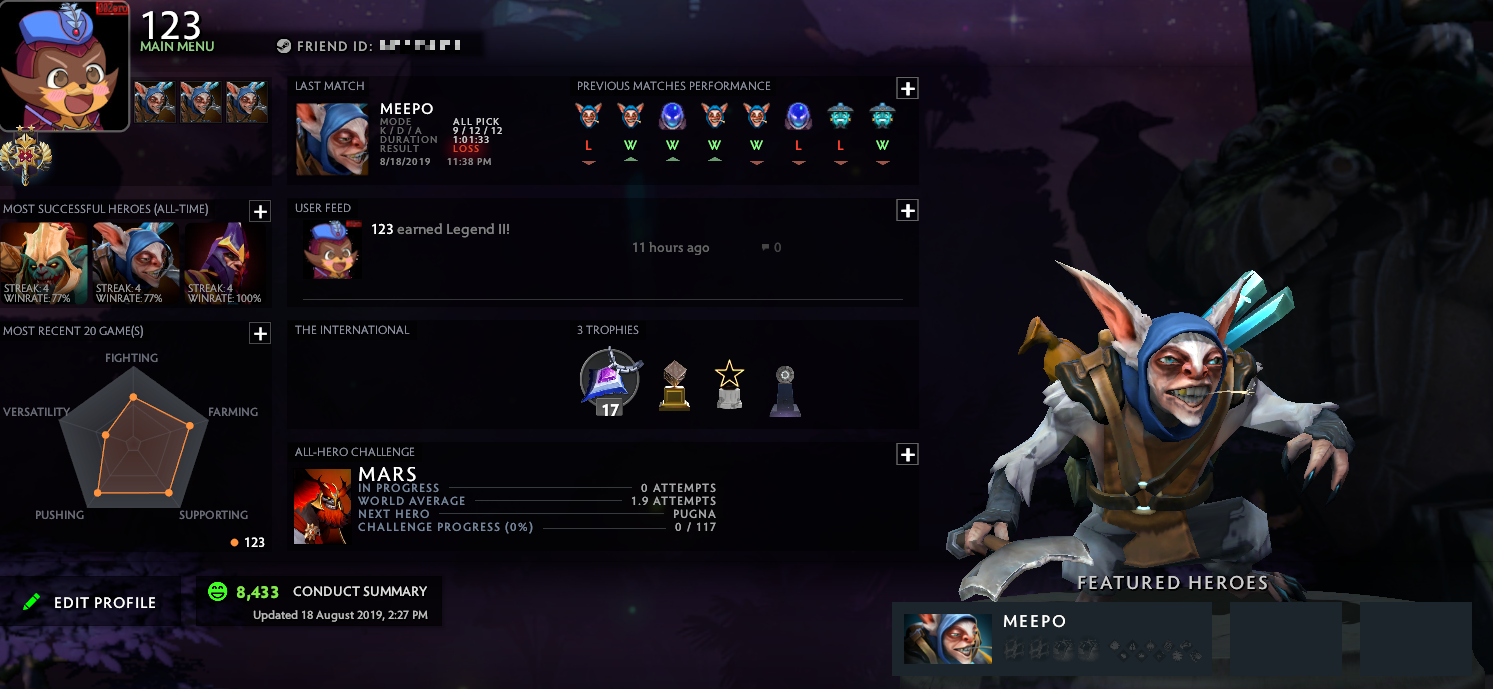Open the last match Meepo portrait

(332, 139)
